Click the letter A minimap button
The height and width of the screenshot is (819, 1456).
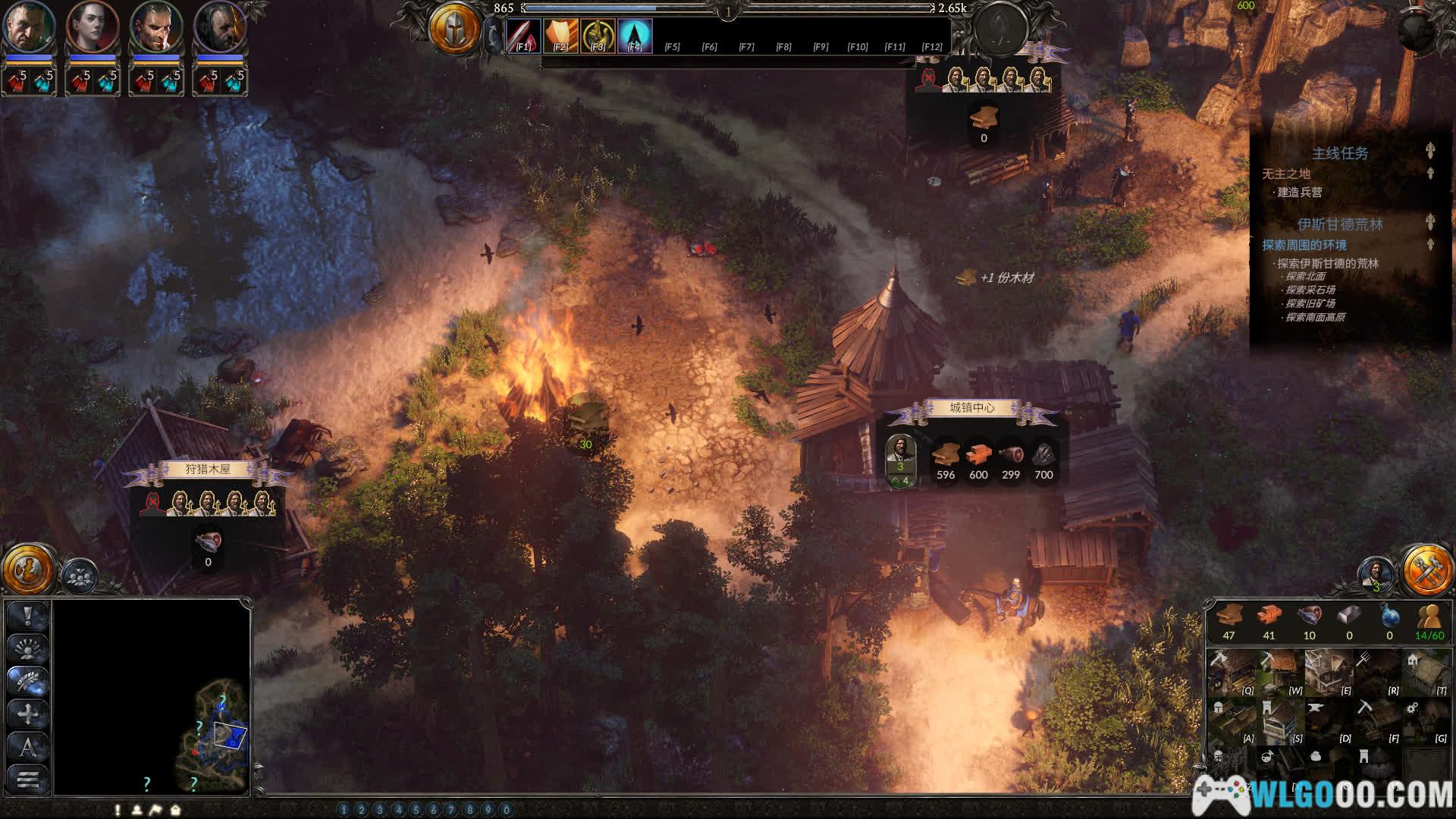tap(28, 747)
